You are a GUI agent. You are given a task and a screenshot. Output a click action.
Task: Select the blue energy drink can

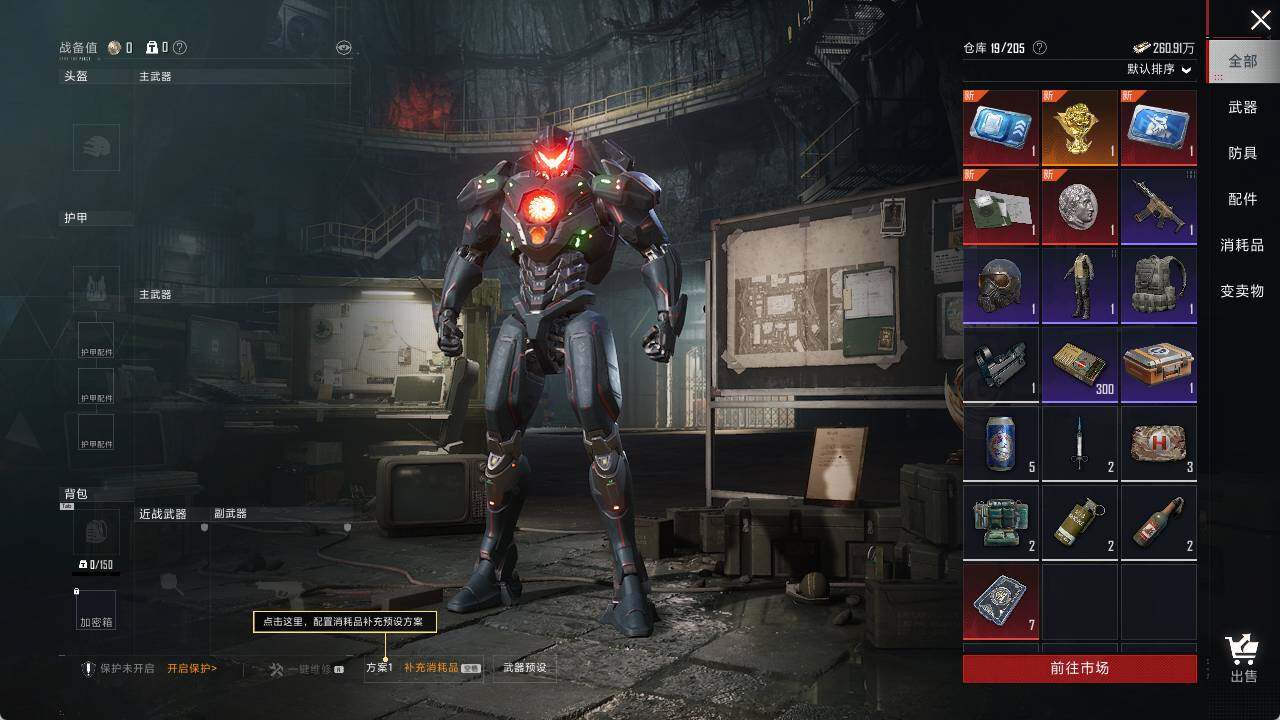point(1001,443)
